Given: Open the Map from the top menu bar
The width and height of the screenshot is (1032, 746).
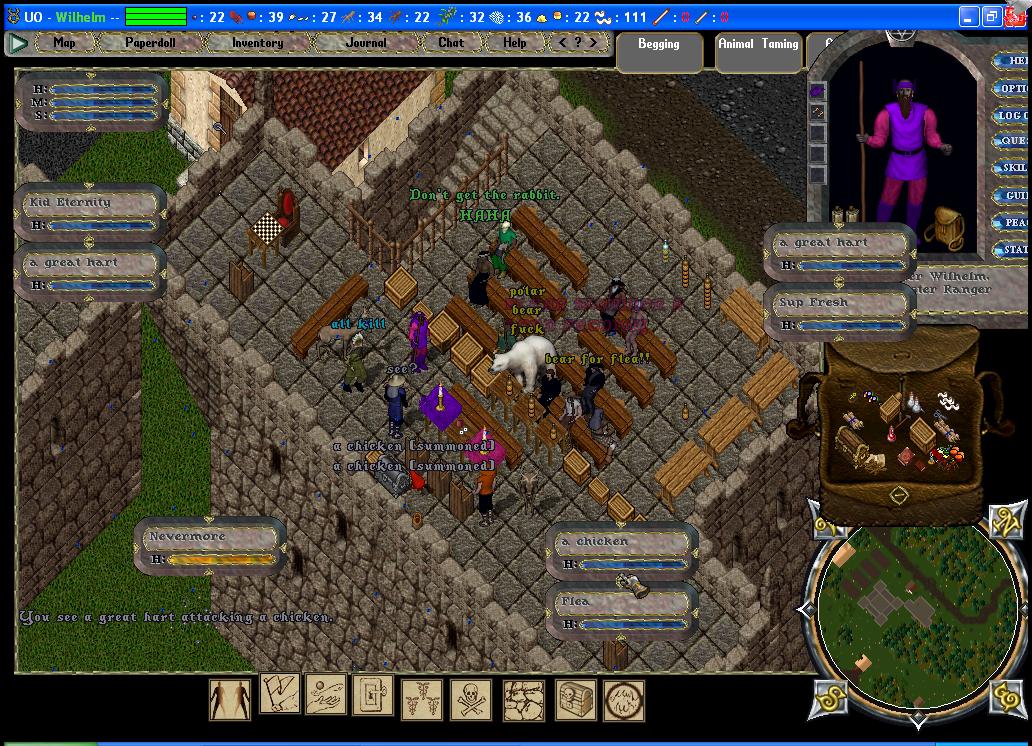Looking at the screenshot, I should (x=64, y=43).
